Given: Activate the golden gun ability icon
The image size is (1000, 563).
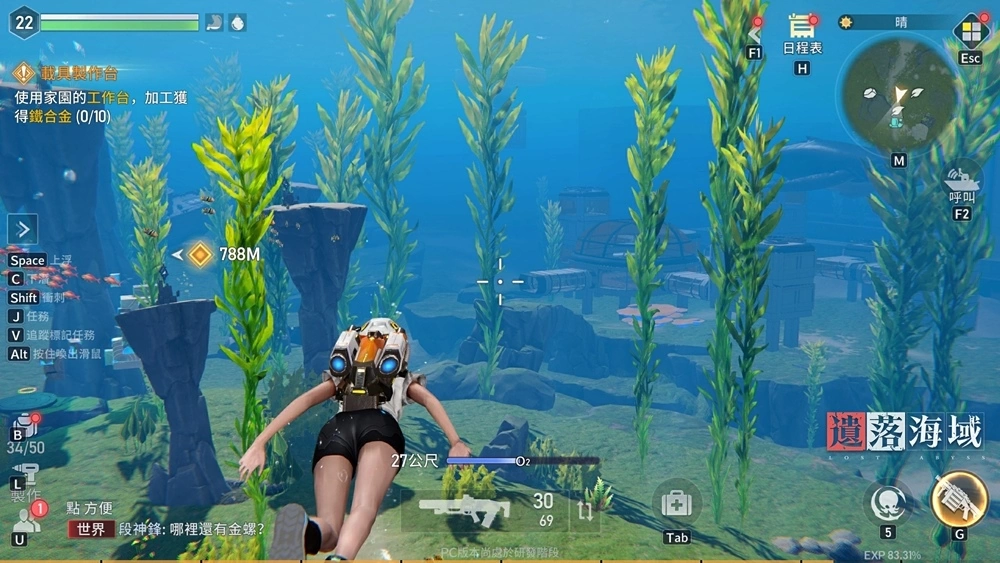Looking at the screenshot, I should tap(959, 499).
